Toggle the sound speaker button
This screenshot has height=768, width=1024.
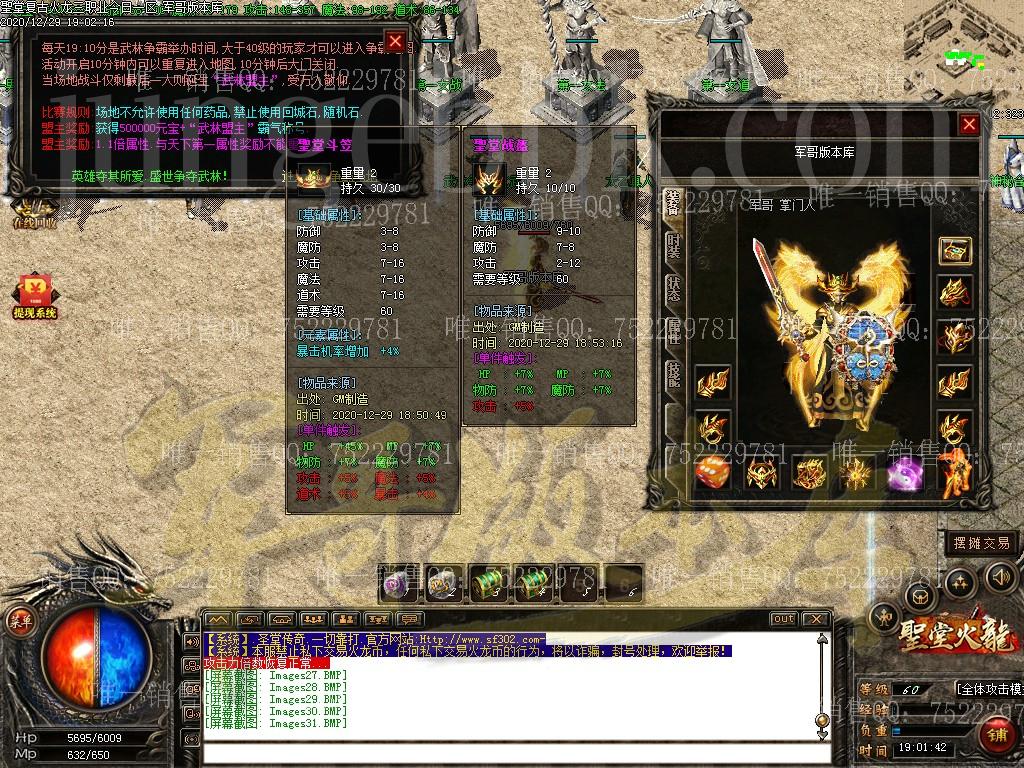[1000, 577]
